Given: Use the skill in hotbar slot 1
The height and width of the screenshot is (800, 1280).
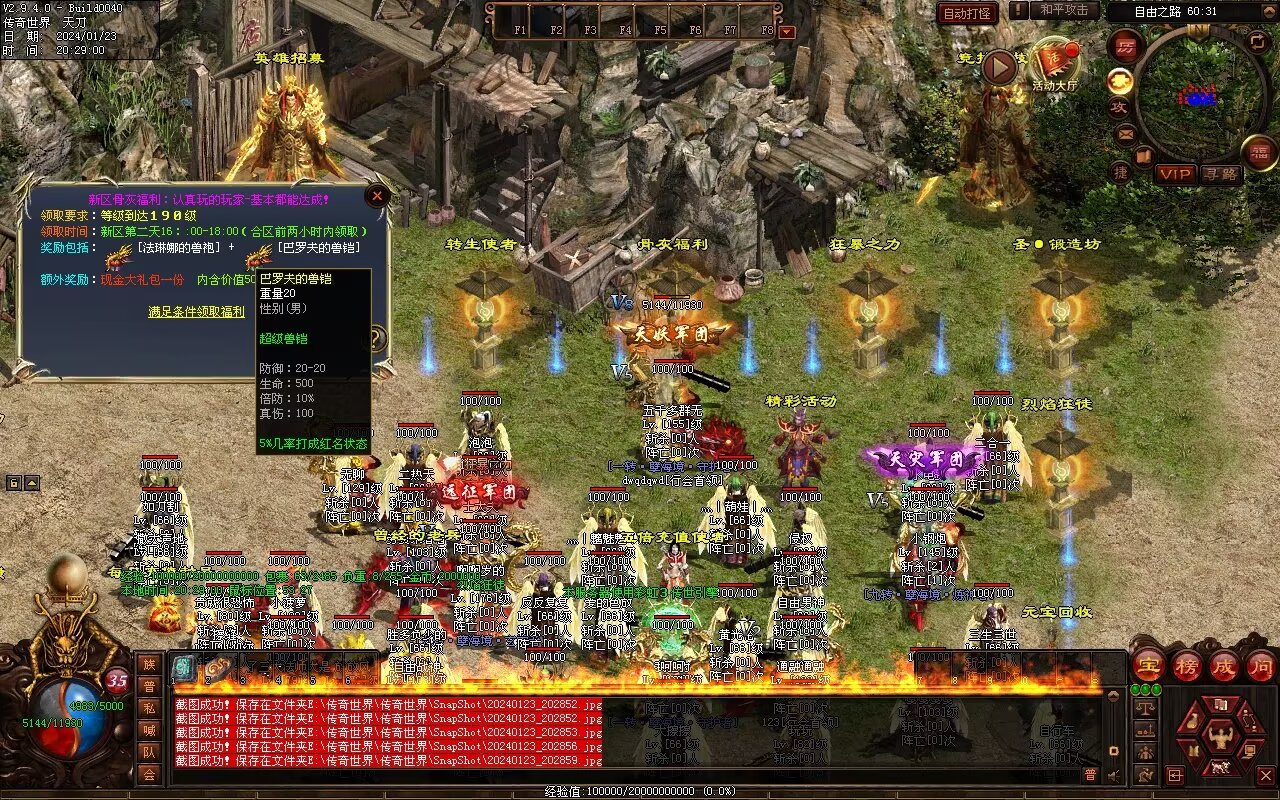Looking at the screenshot, I should tap(520, 17).
